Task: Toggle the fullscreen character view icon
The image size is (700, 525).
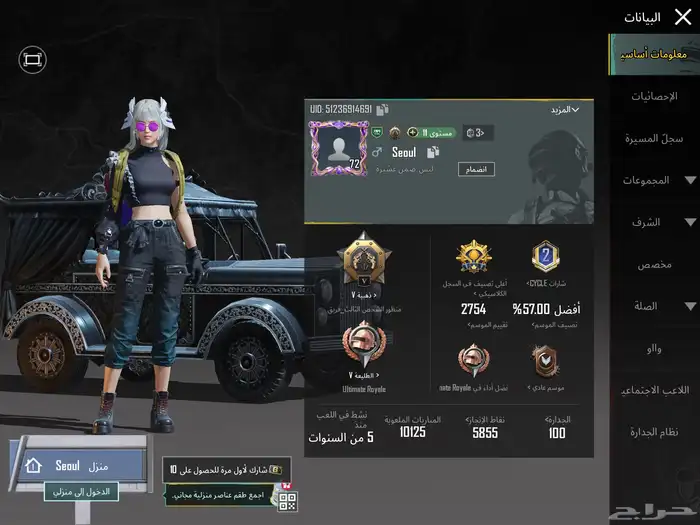Action: pos(32,60)
